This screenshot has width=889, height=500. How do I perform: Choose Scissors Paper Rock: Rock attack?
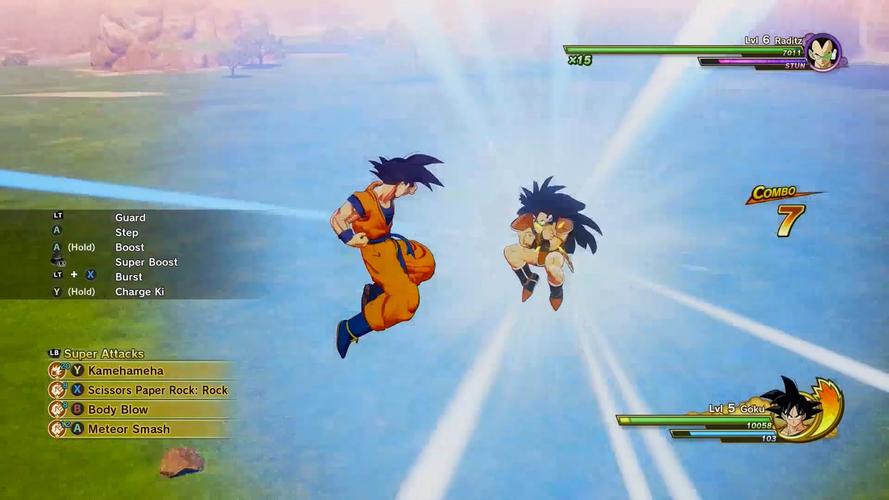click(x=157, y=390)
